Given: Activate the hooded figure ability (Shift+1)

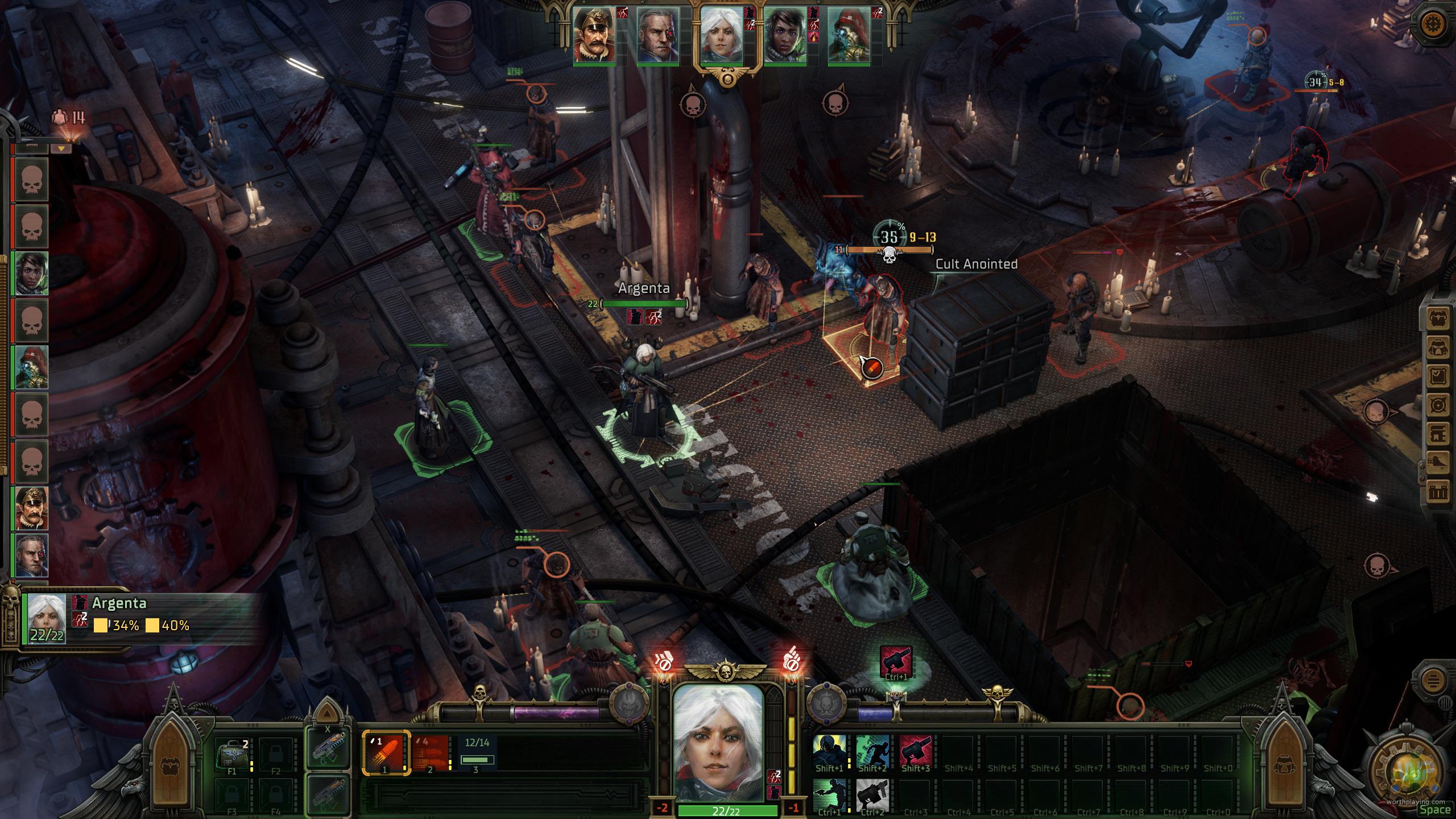Looking at the screenshot, I should tap(829, 752).
